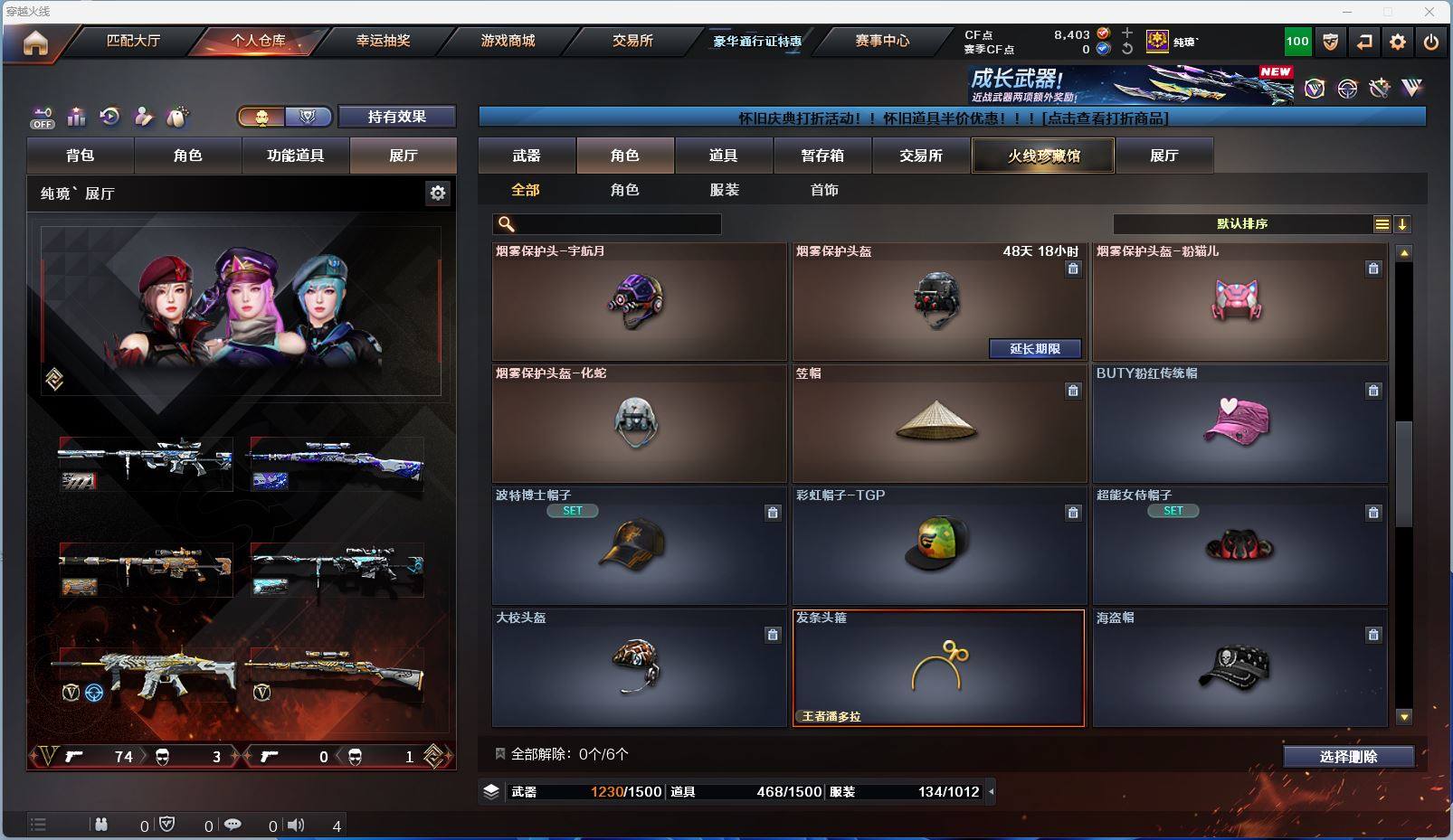Image resolution: width=1453 pixels, height=840 pixels.
Task: Filter items by 首饰 accessories
Action: (x=824, y=190)
